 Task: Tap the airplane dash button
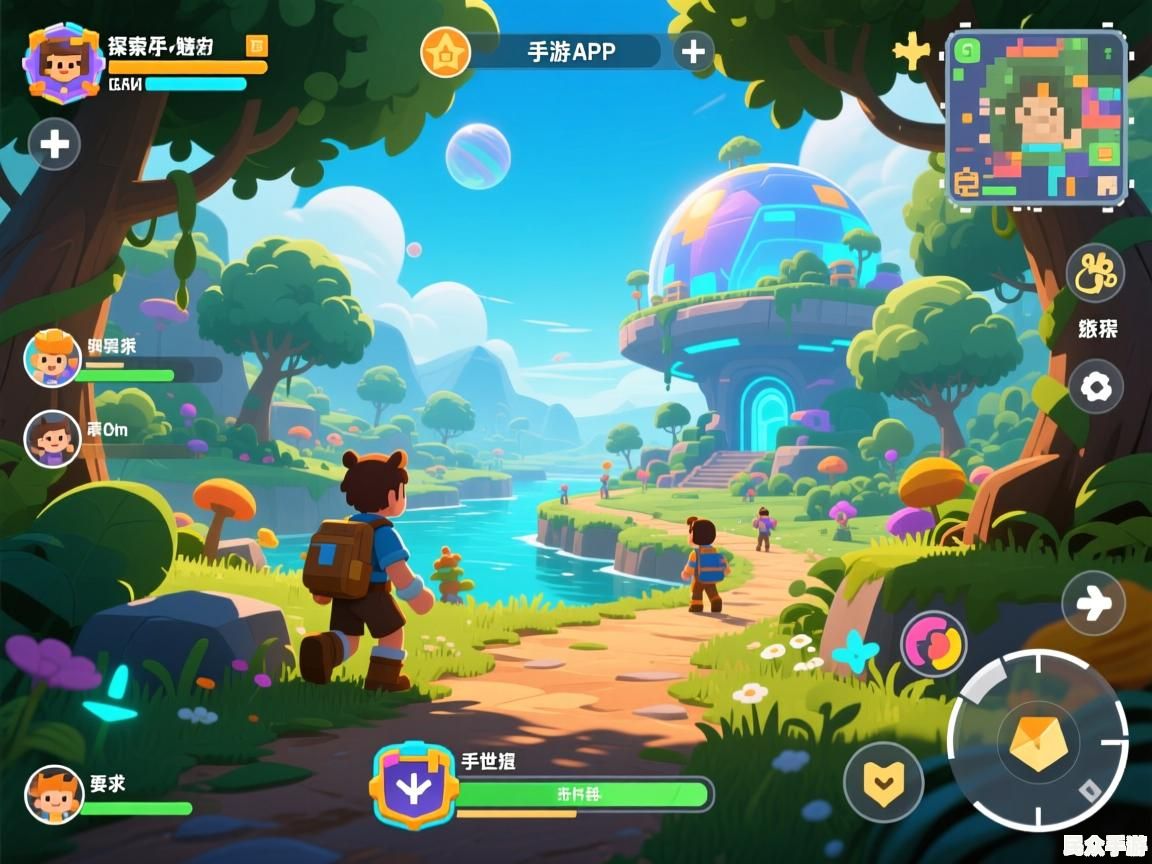[1093, 603]
